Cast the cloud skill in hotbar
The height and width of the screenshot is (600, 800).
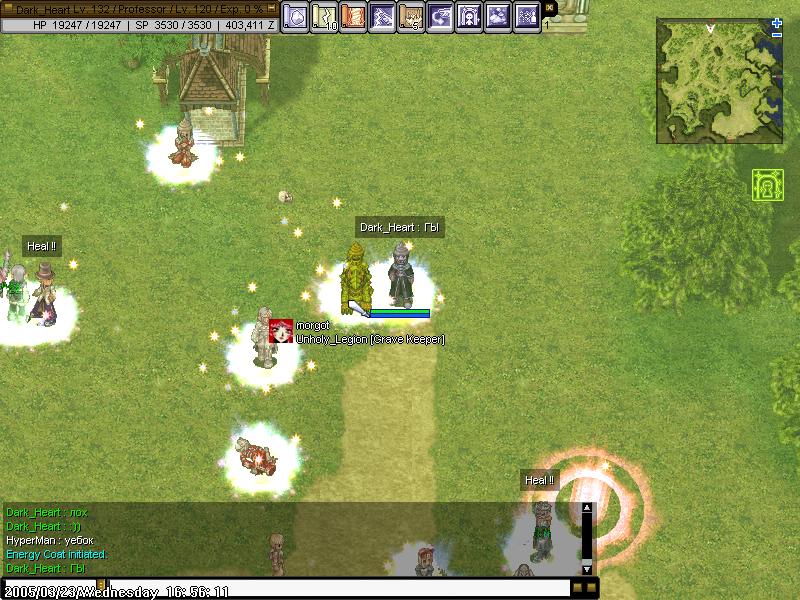coord(498,17)
